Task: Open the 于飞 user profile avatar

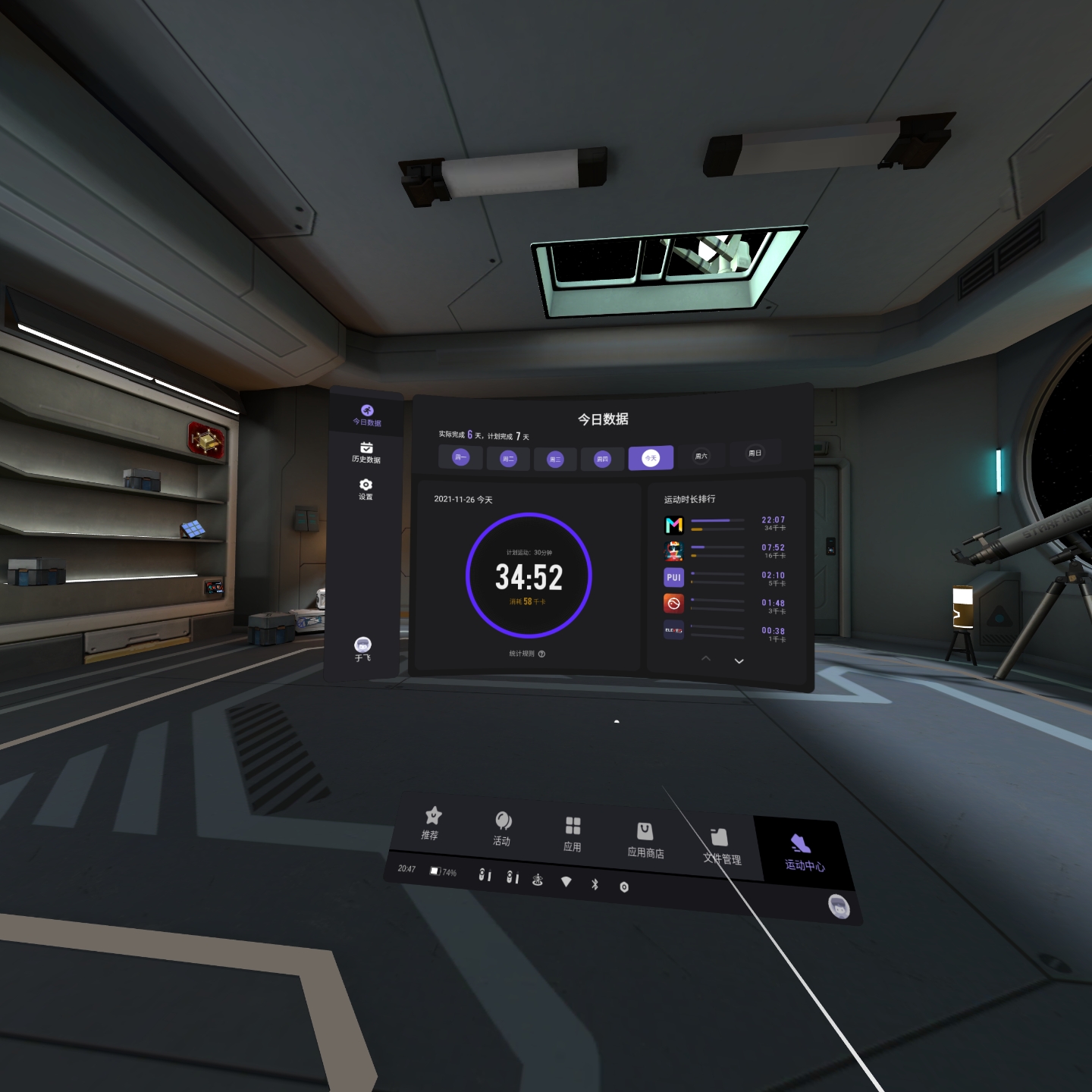Action: pyautogui.click(x=363, y=648)
